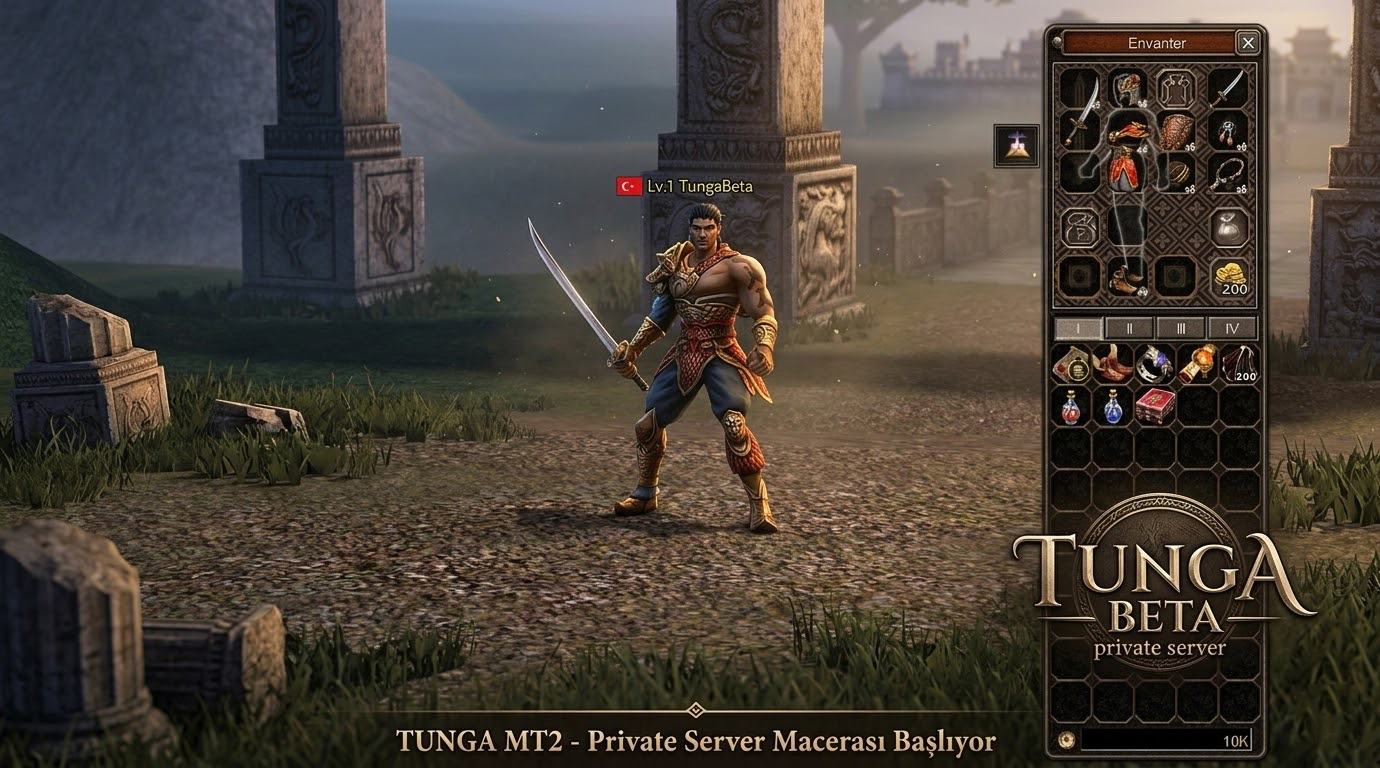Click the gold coin pile slot

point(1228,276)
